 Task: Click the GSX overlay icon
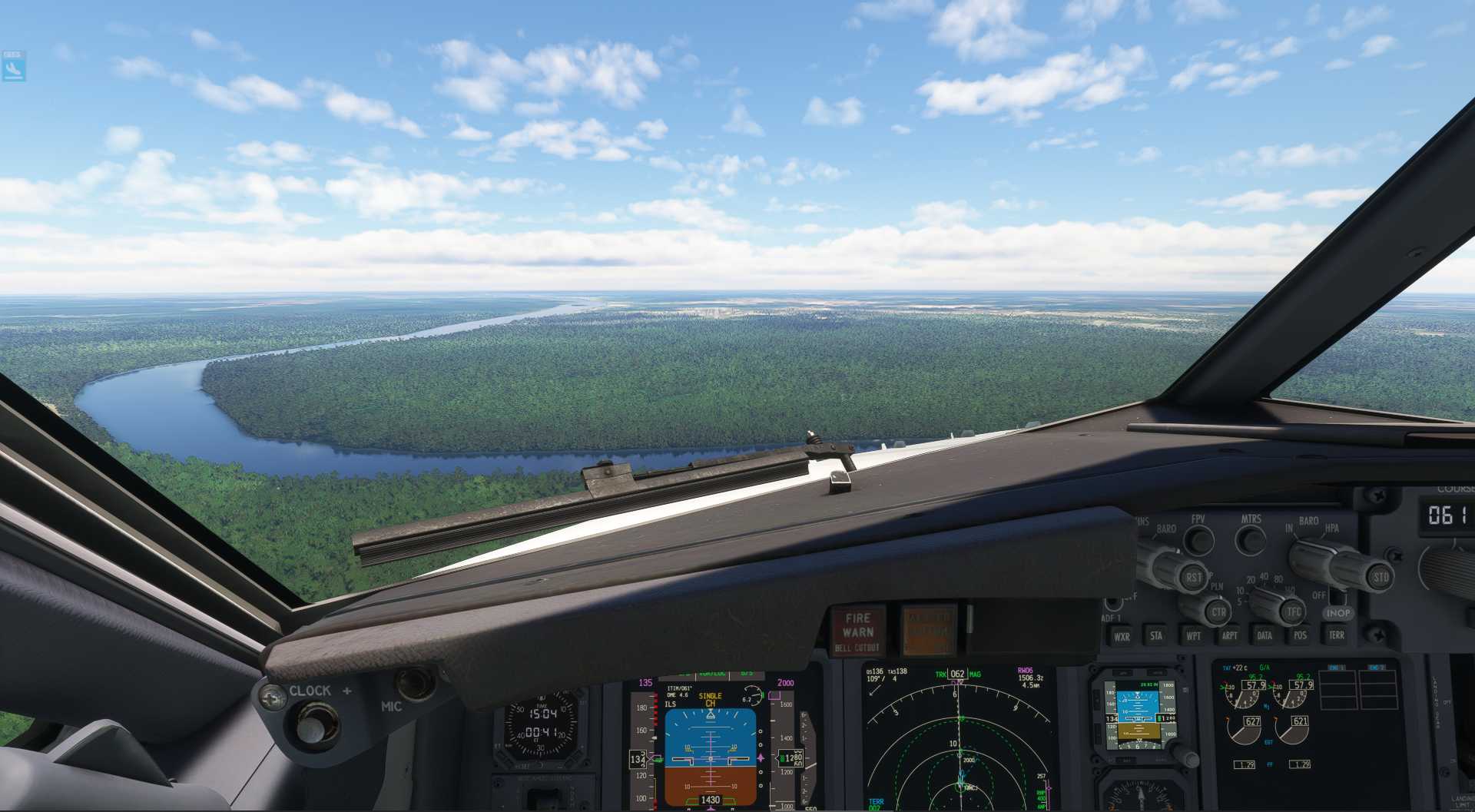pos(13,67)
